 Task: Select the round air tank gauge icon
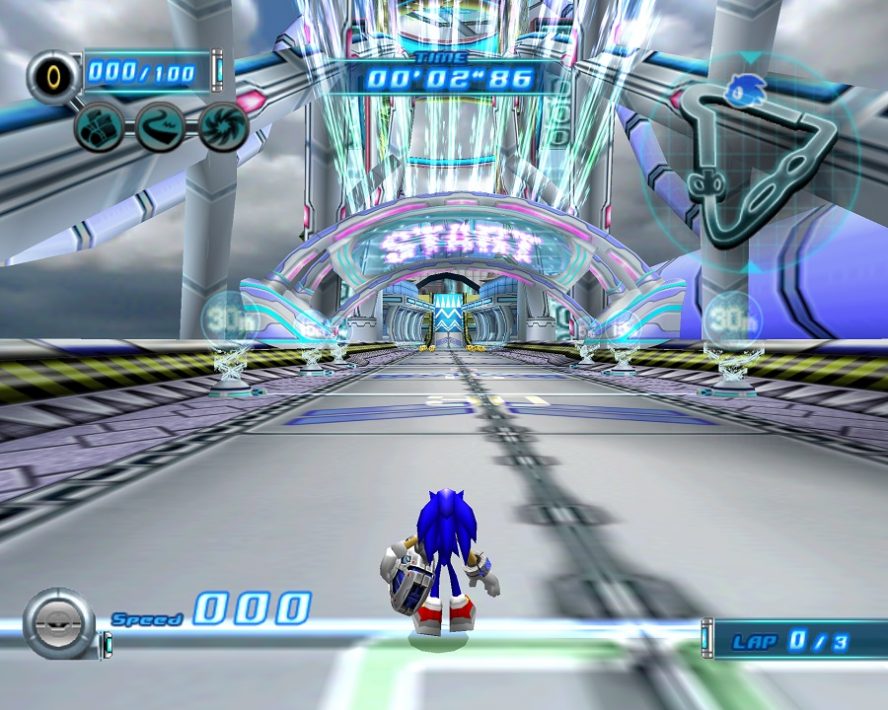coord(59,622)
